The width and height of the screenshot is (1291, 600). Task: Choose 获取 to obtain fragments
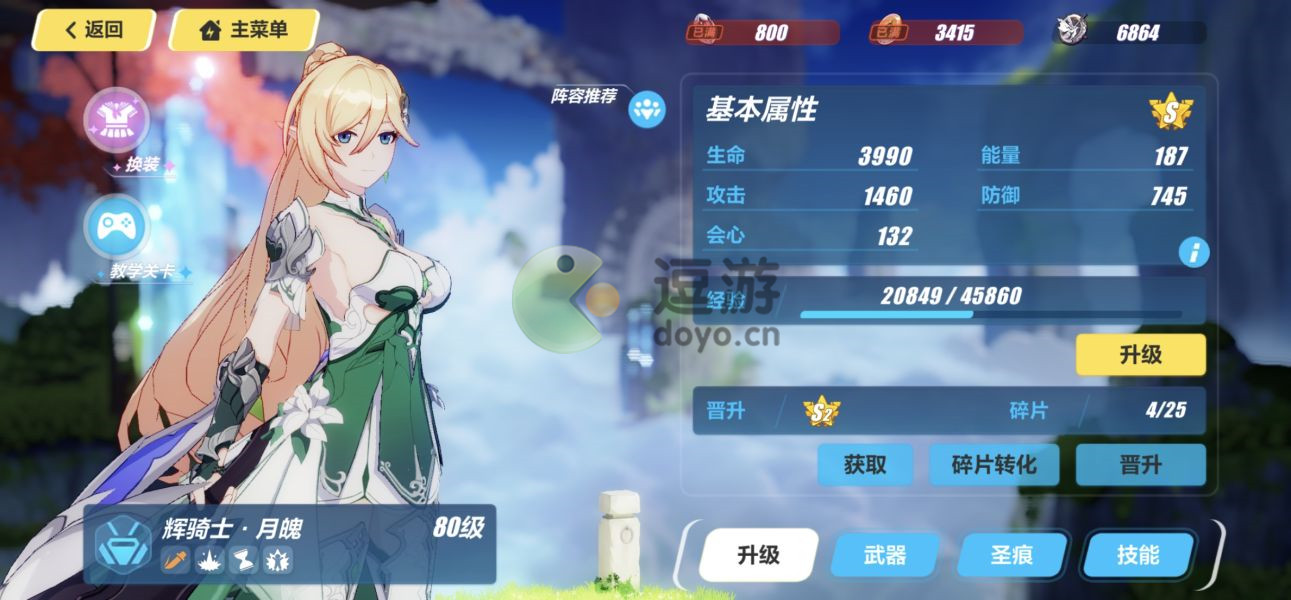tap(864, 465)
